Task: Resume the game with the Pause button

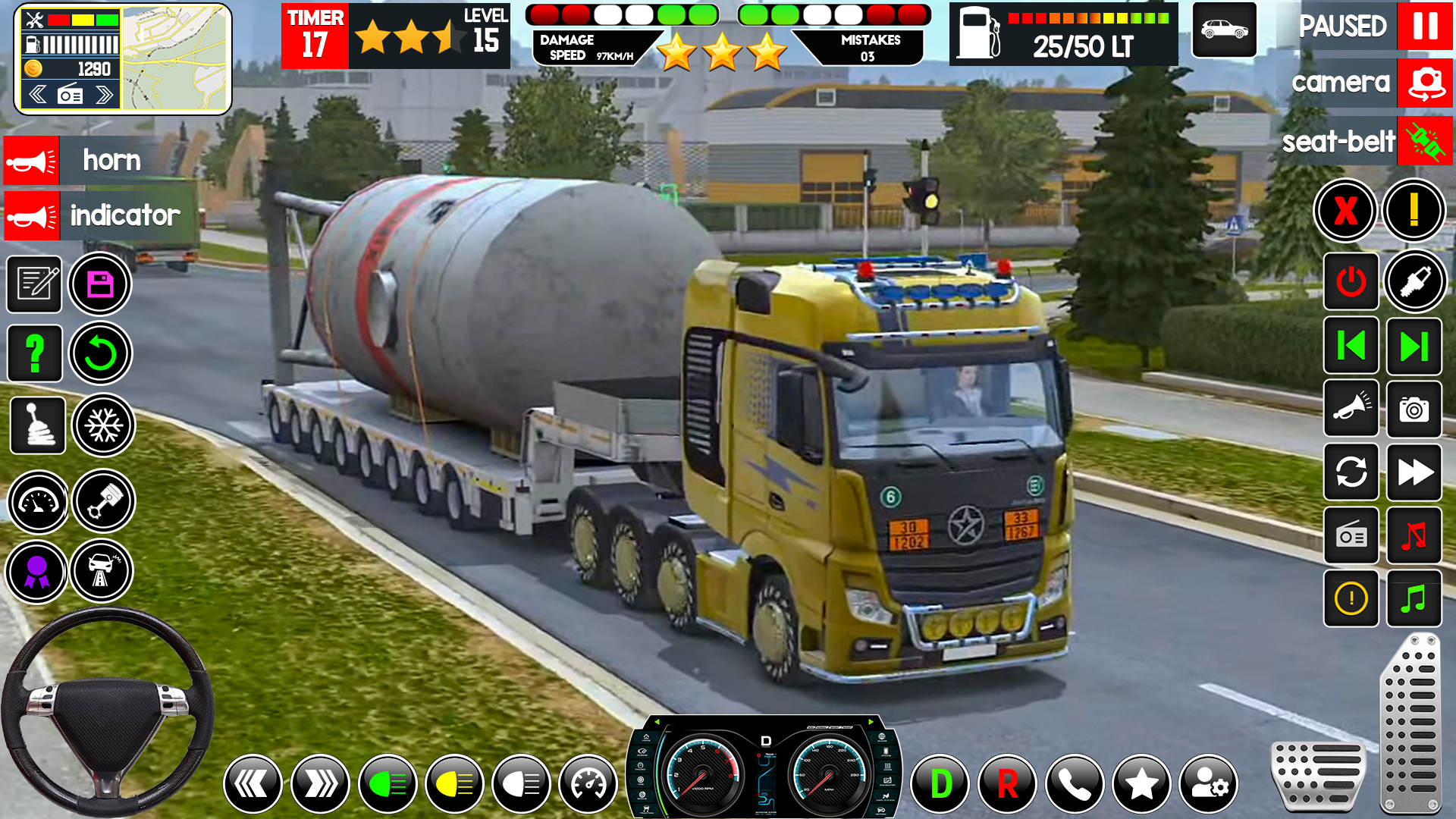Action: (x=1425, y=27)
